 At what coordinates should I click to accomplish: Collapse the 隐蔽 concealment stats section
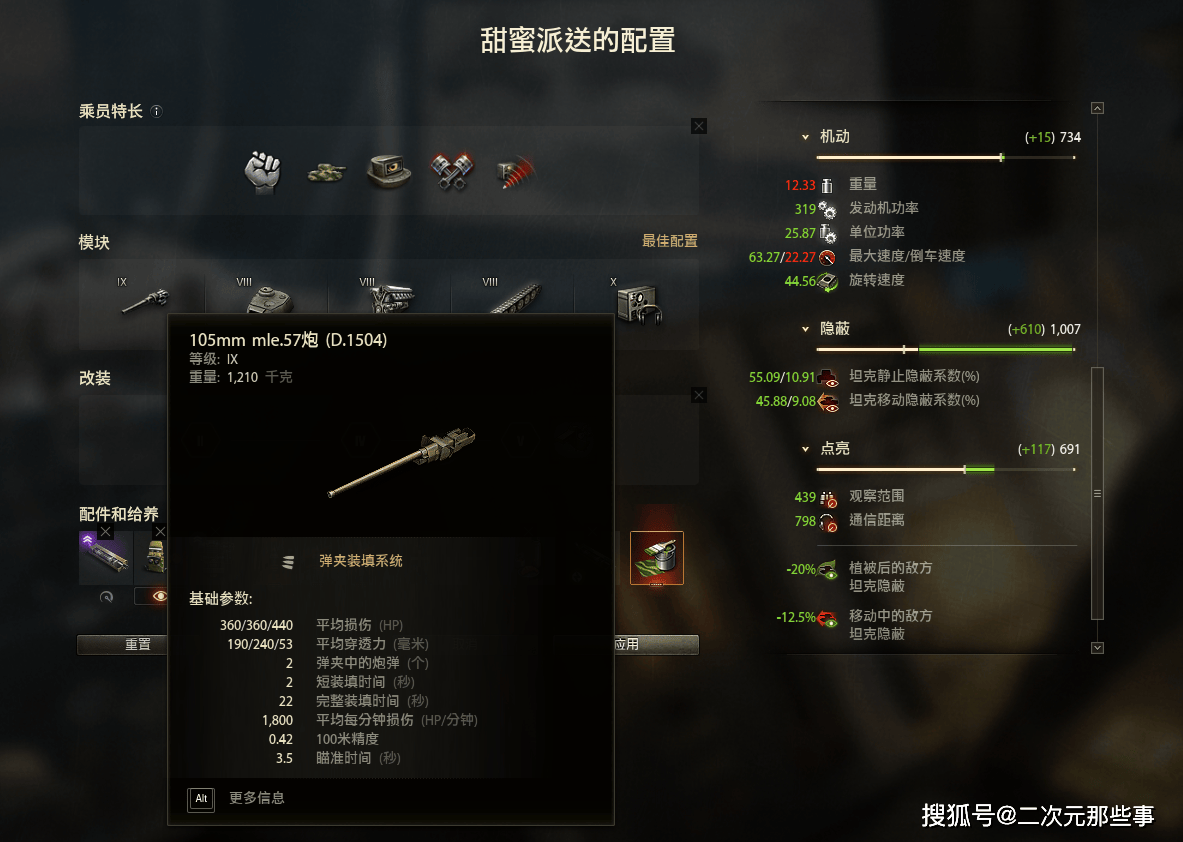click(x=805, y=329)
